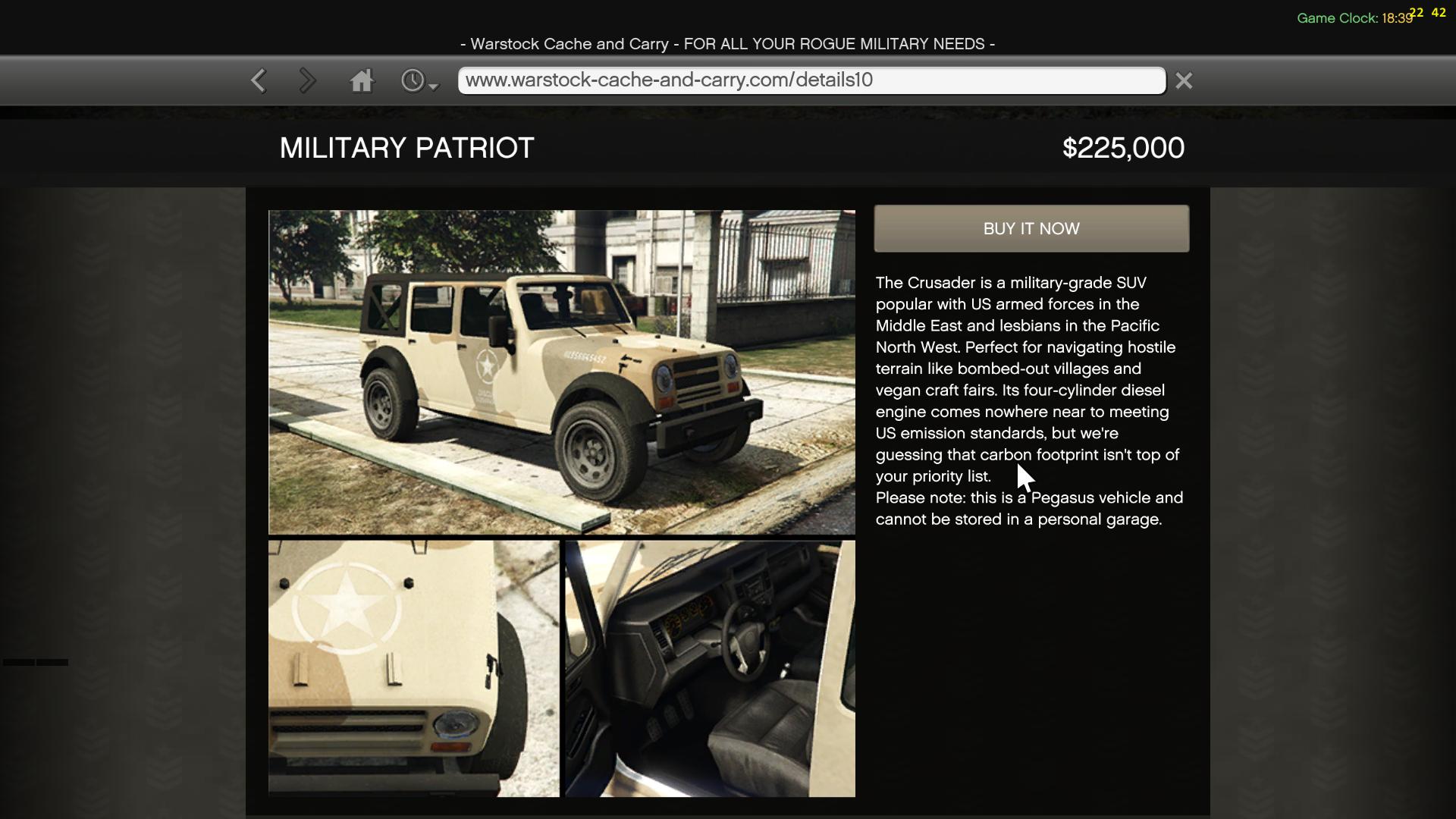Close the in-game web browser

(x=1184, y=80)
